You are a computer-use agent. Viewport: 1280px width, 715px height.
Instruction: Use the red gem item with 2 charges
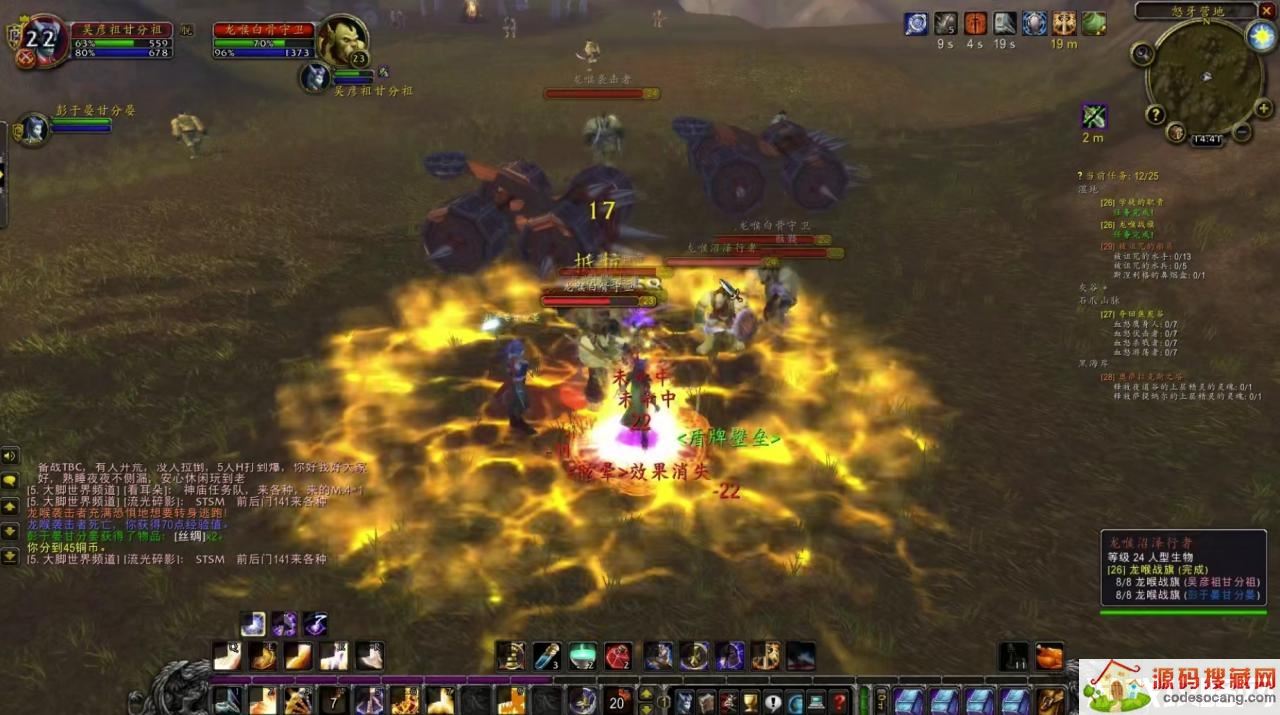(618, 656)
